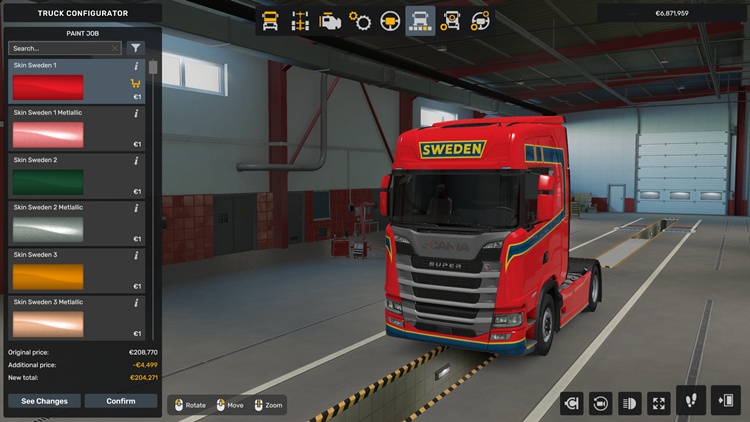Toggle the truck headlights button
750x422 pixels.
pyautogui.click(x=630, y=403)
